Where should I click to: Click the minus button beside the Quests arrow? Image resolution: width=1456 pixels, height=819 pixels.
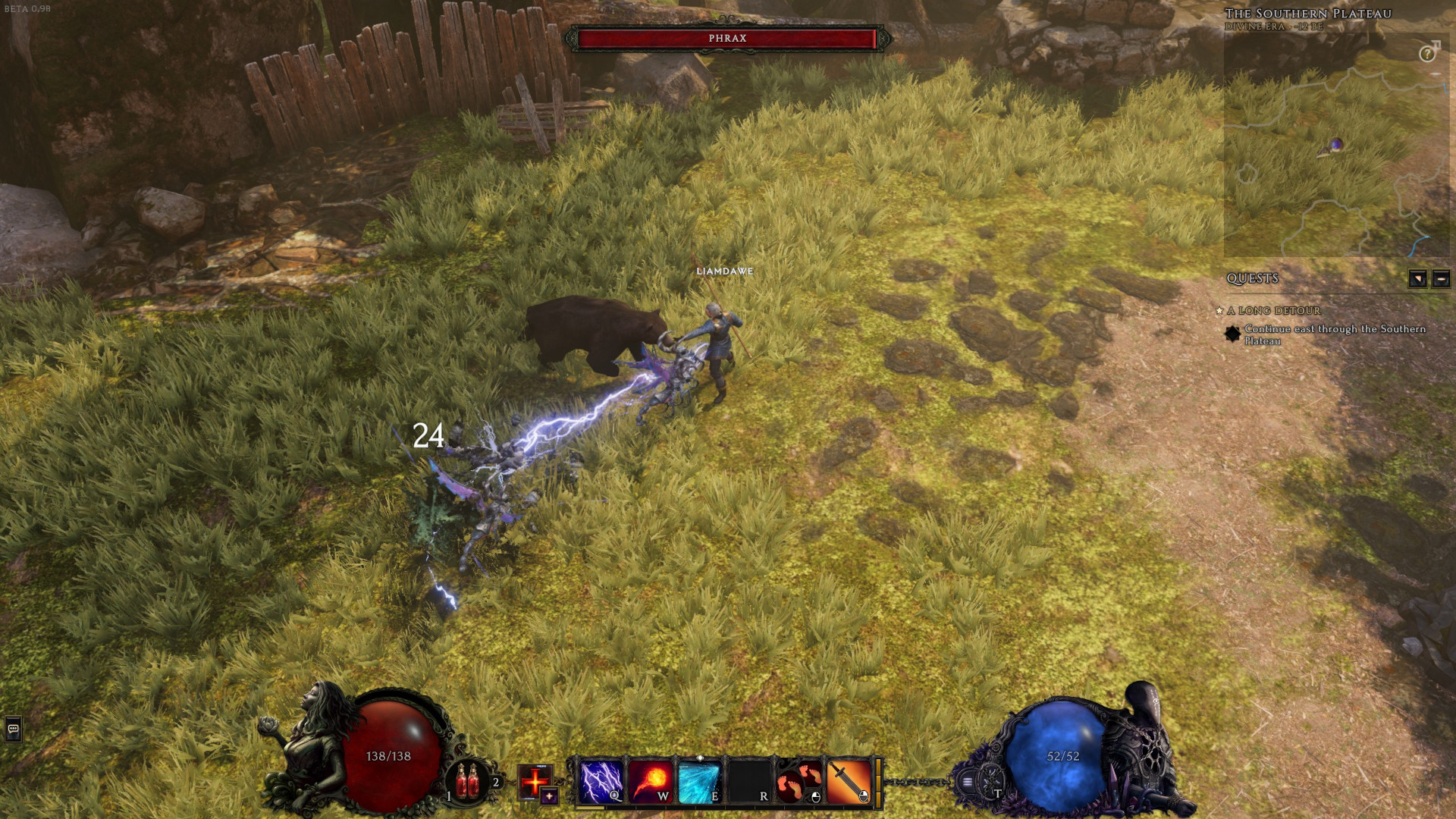point(1441,280)
